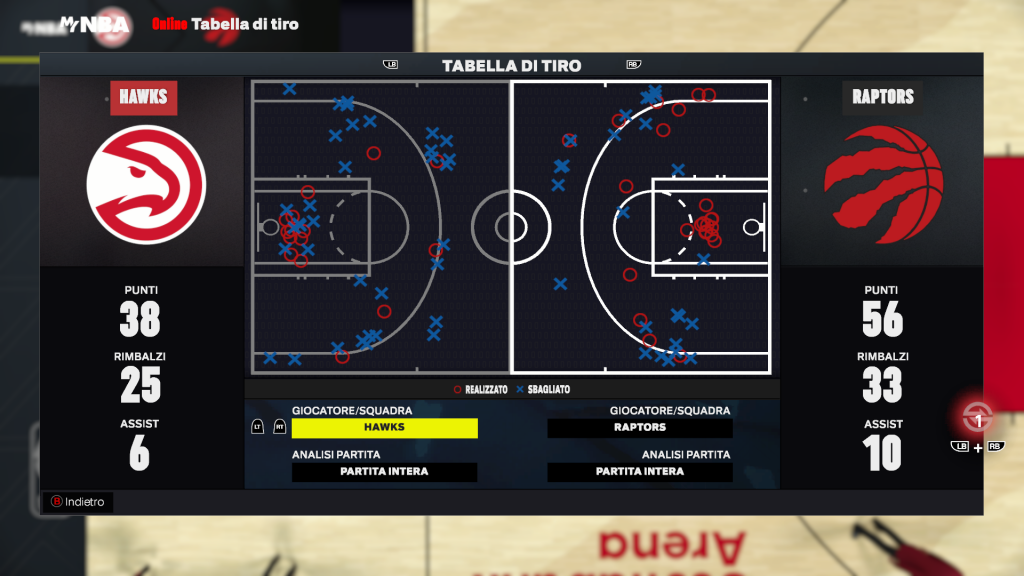Click the Atlanta Hawks team logo
This screenshot has width=1024, height=576.
(146, 185)
